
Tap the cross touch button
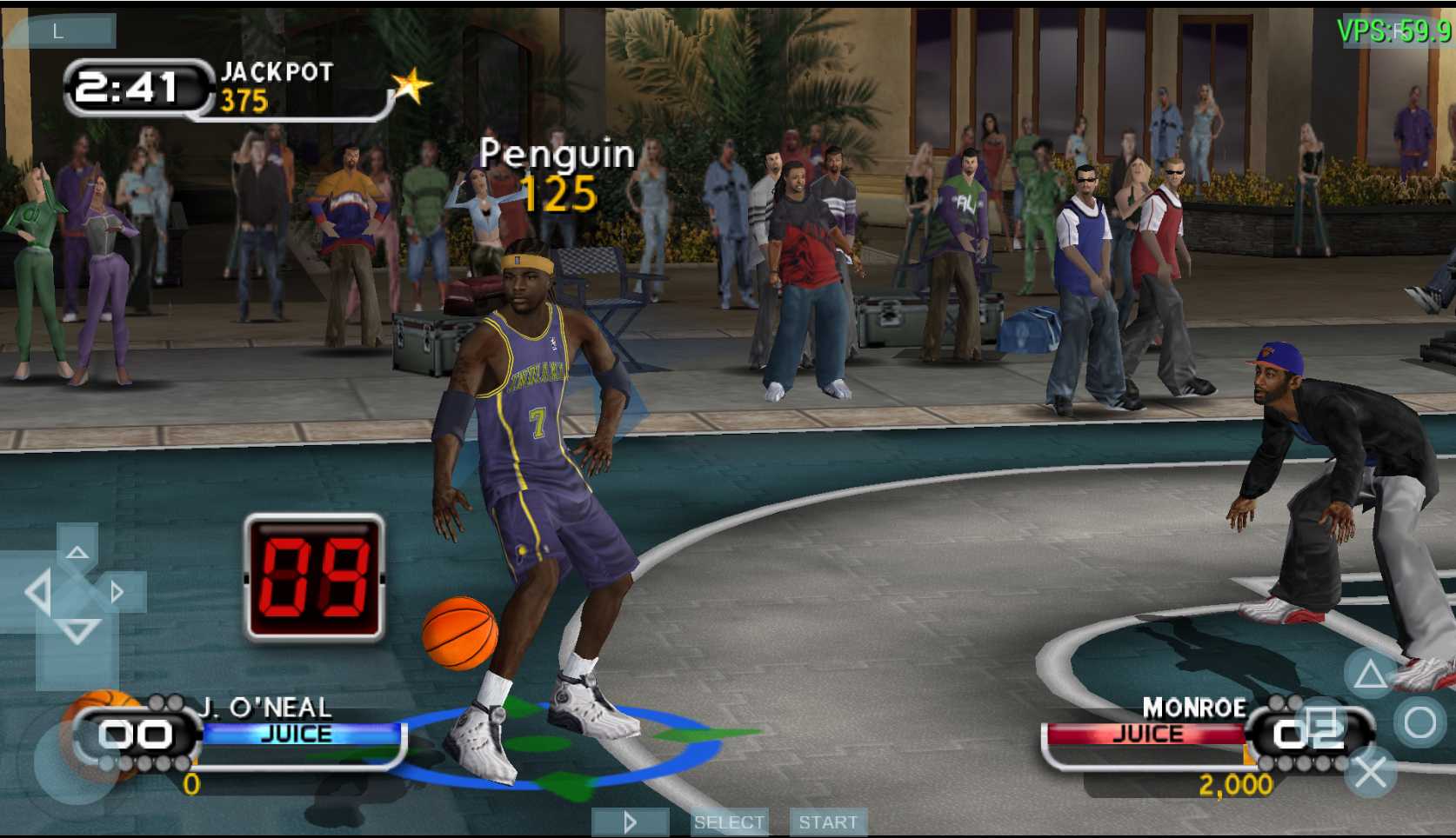pos(1370,772)
